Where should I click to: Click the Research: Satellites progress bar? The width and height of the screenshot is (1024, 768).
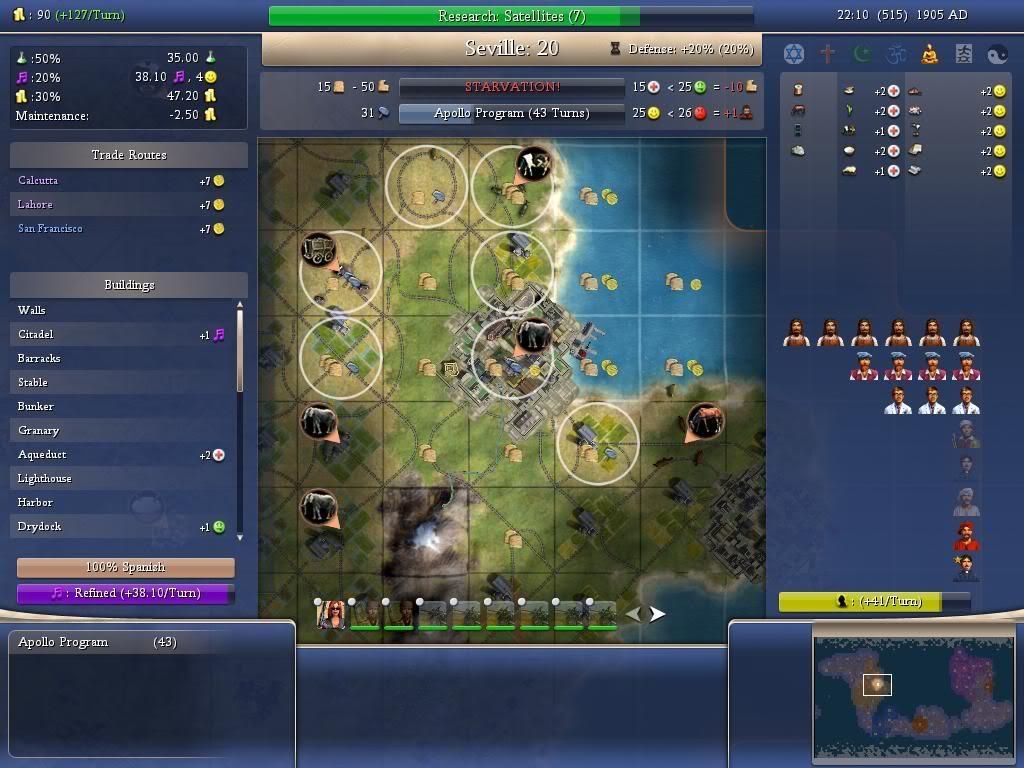coord(511,16)
